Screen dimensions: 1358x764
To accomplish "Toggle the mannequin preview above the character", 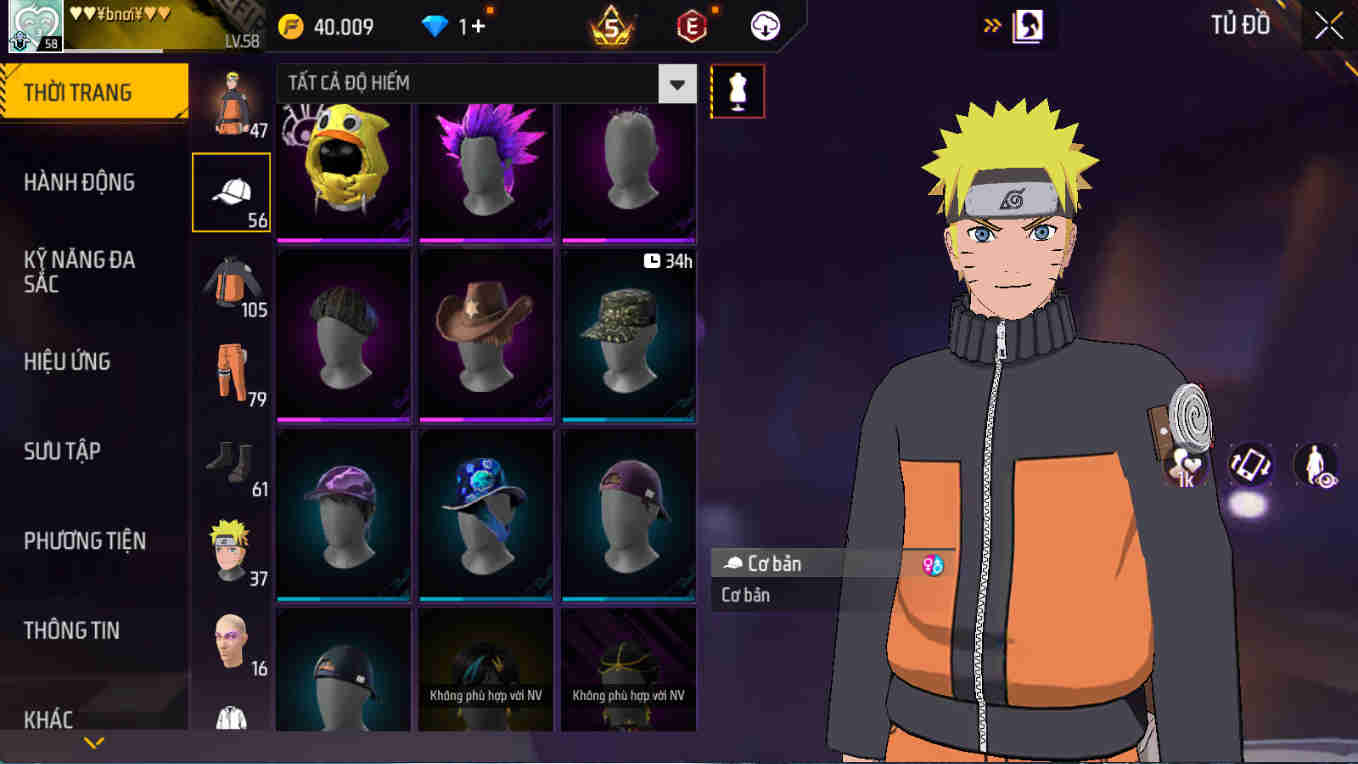I will pyautogui.click(x=737, y=90).
